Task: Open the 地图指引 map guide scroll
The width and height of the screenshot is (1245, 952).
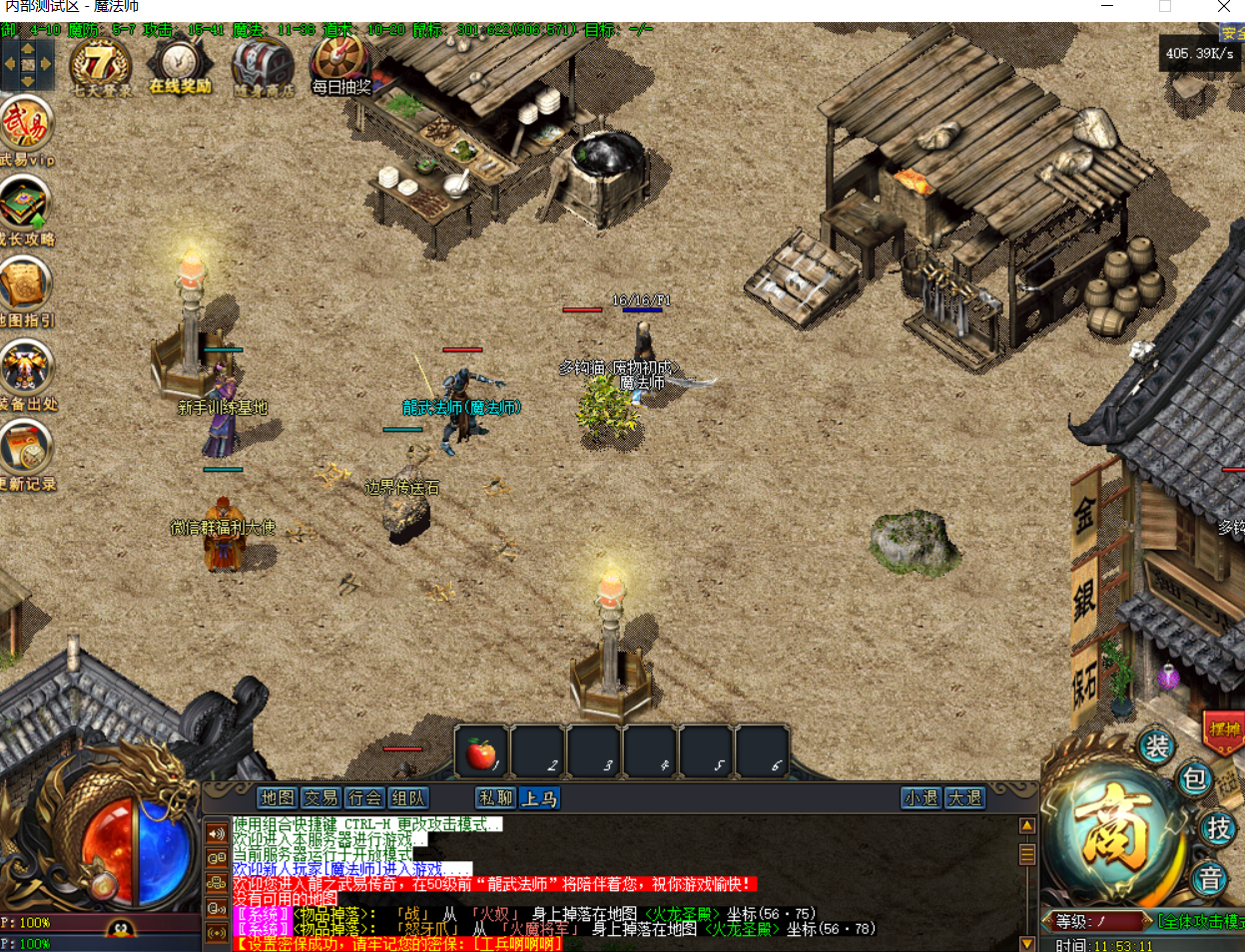Action: [25, 285]
